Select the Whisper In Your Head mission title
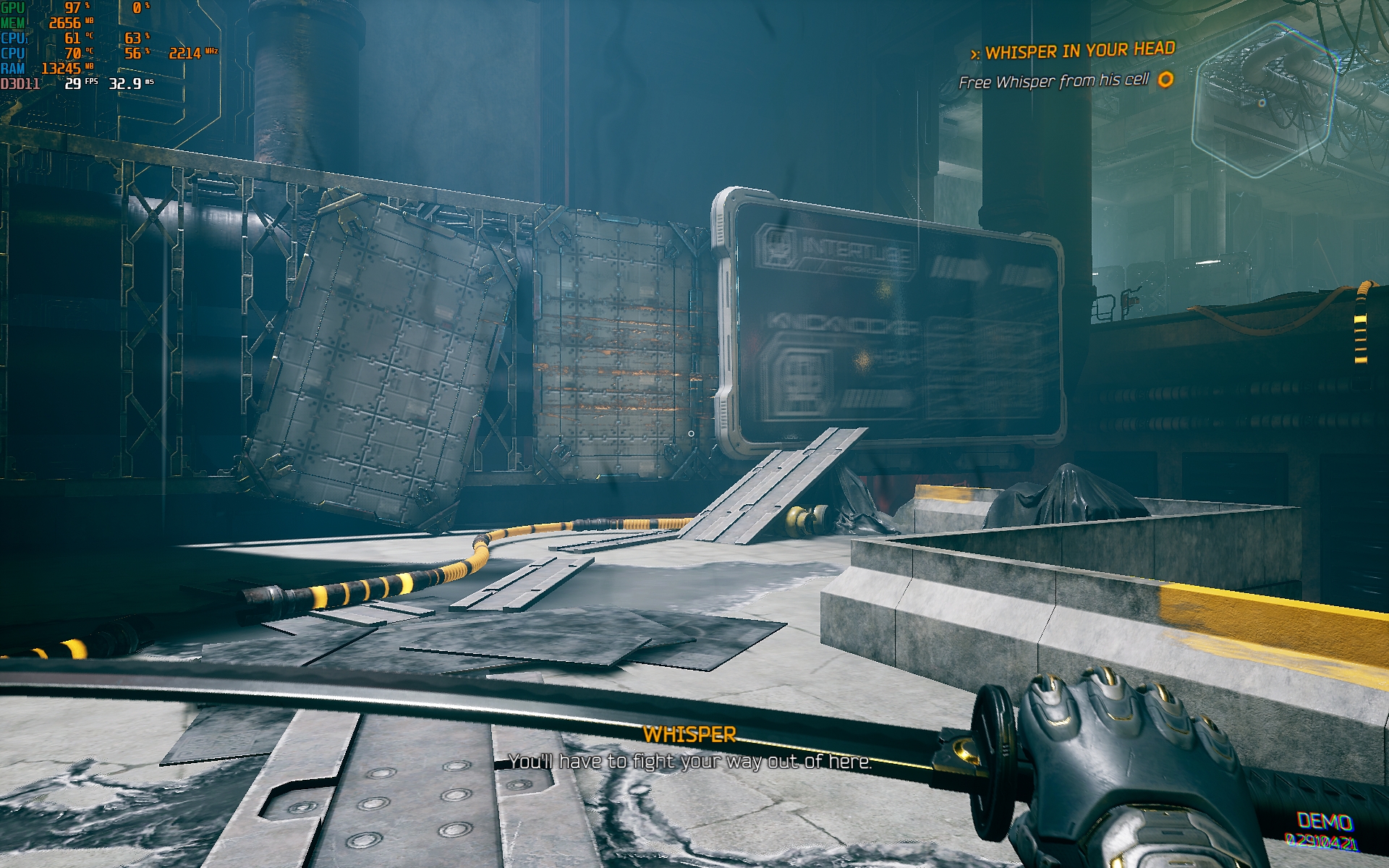 pos(1079,51)
